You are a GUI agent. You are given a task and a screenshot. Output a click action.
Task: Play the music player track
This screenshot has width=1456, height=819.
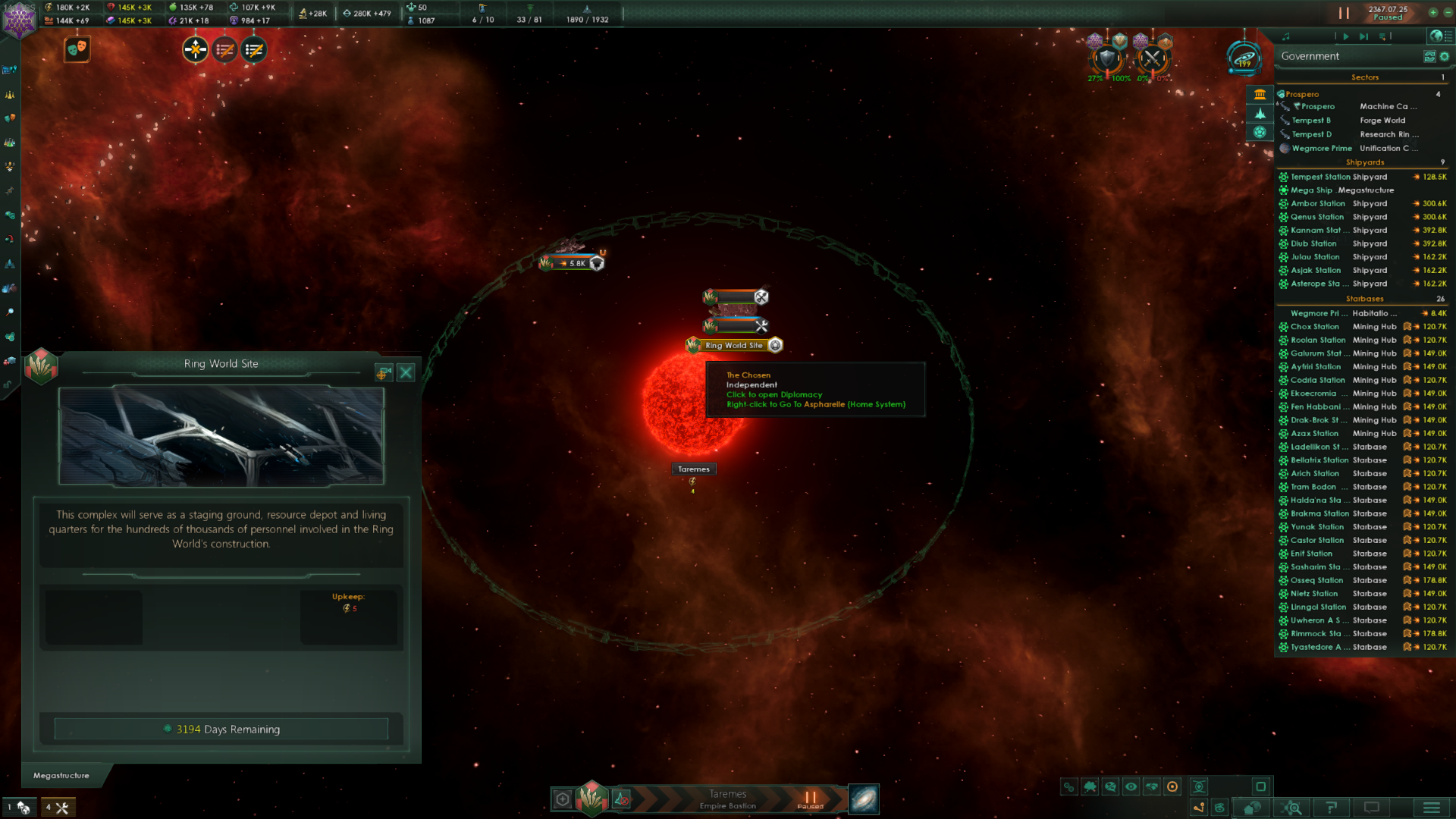tap(1346, 36)
